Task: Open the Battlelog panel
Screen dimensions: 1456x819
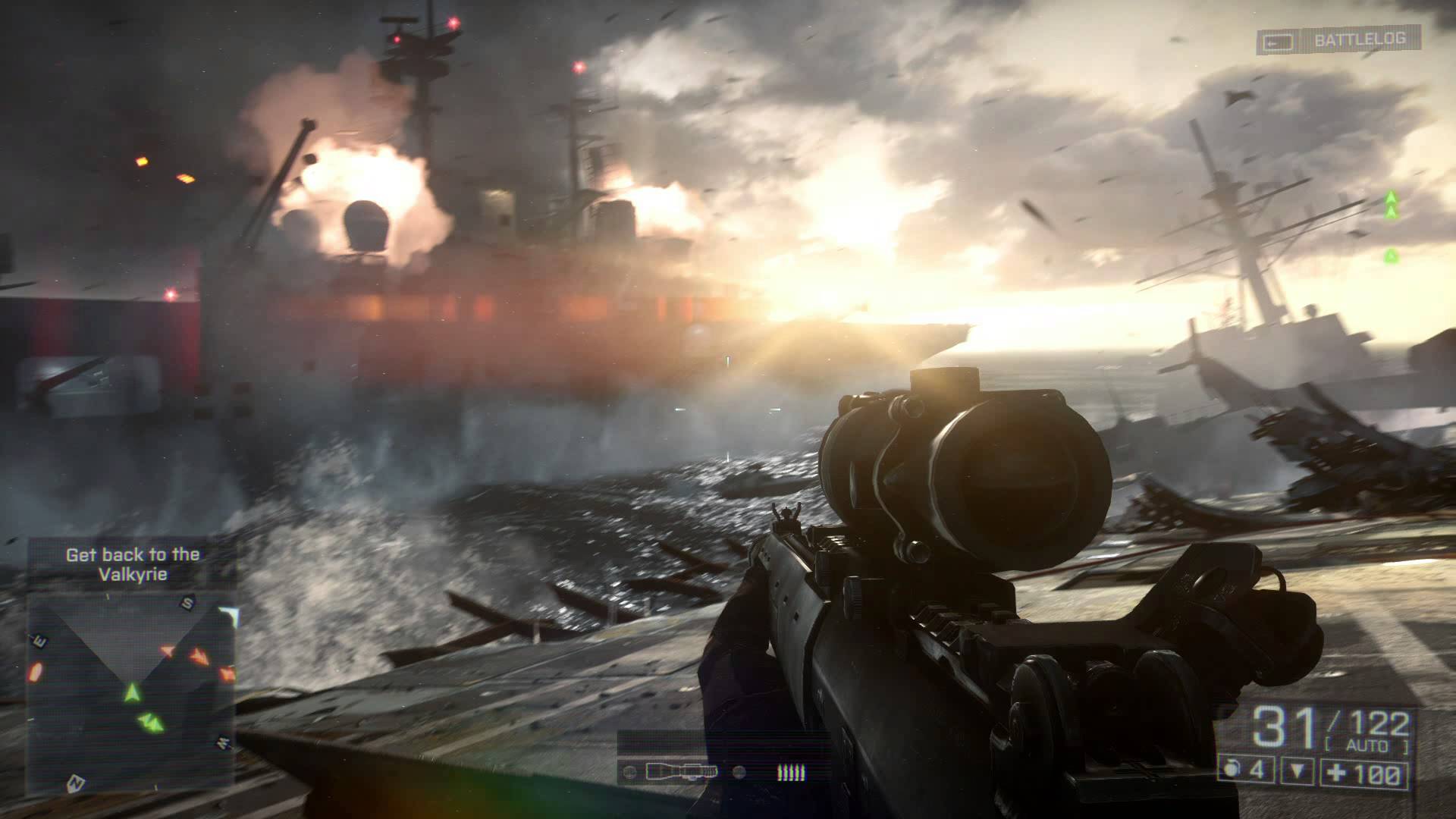Action: coord(1338,40)
